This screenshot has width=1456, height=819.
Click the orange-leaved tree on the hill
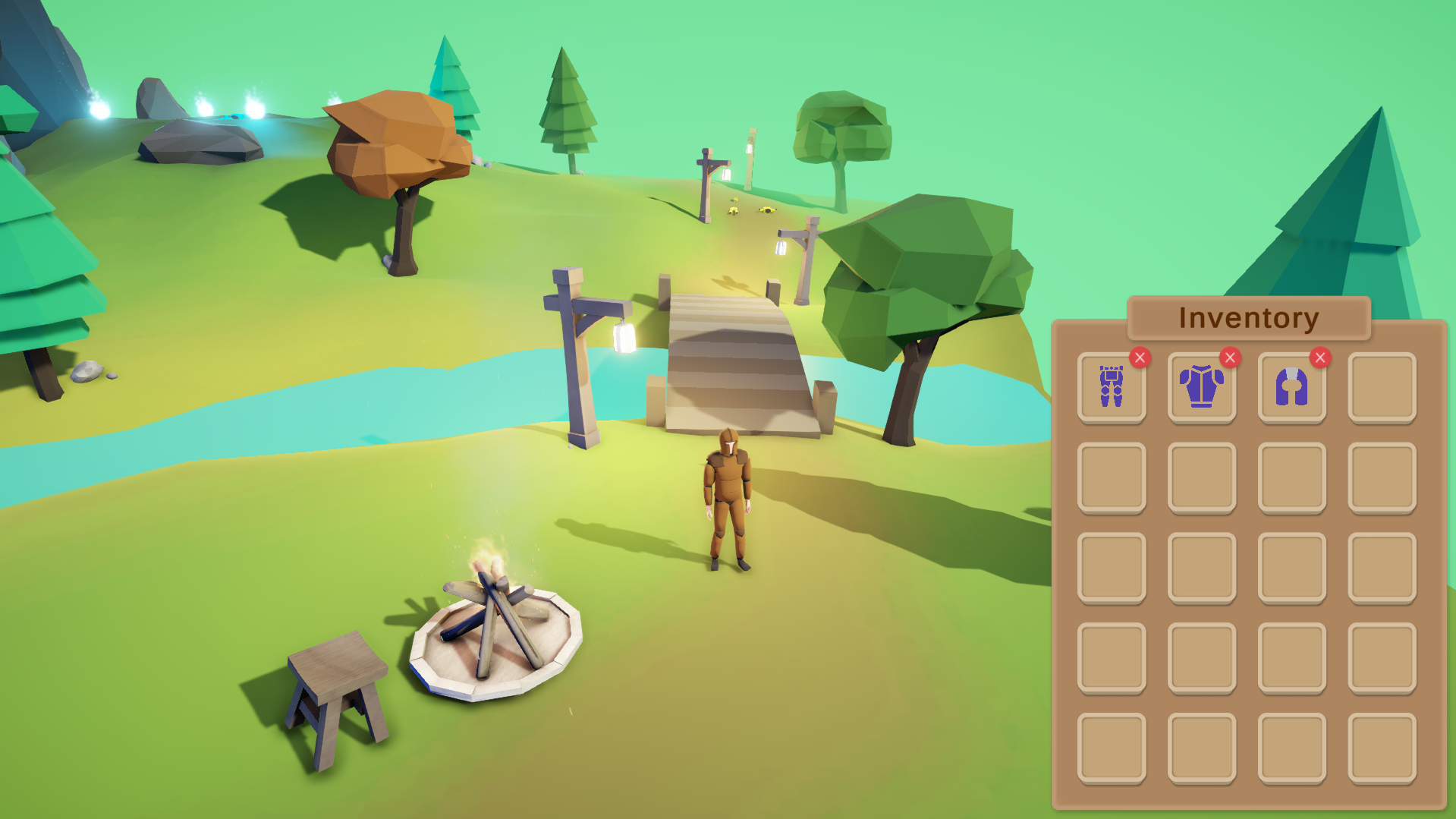(395, 137)
